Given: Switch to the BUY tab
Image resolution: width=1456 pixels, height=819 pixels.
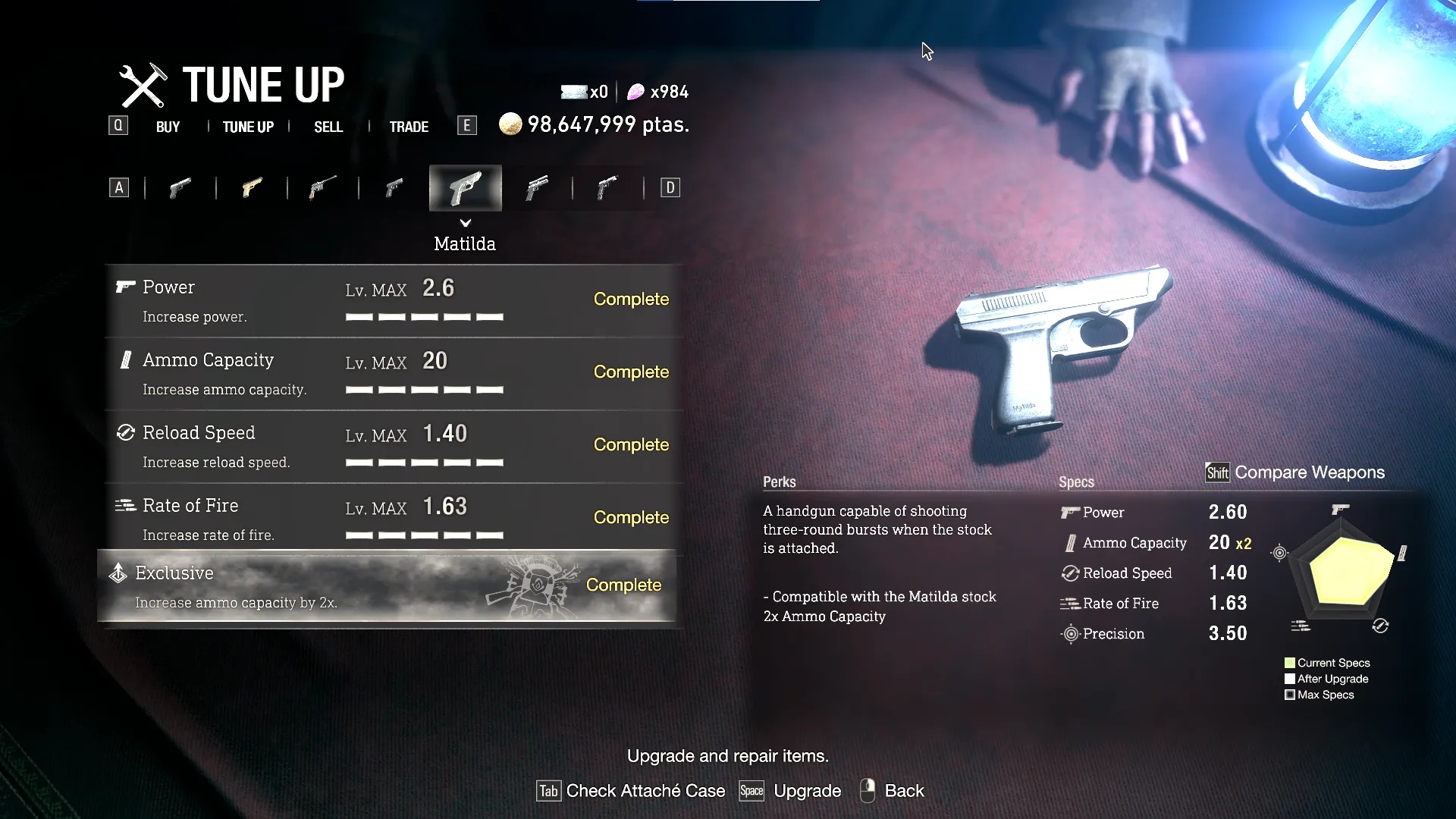Looking at the screenshot, I should 168,127.
